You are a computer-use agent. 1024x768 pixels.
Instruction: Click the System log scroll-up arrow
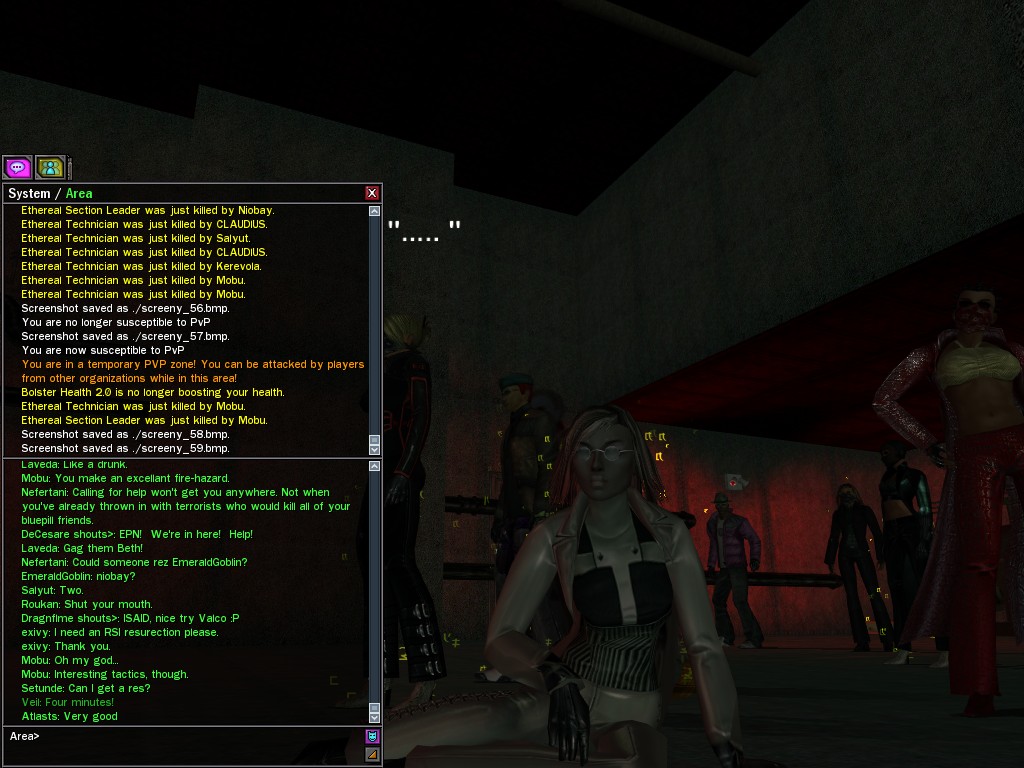click(374, 211)
